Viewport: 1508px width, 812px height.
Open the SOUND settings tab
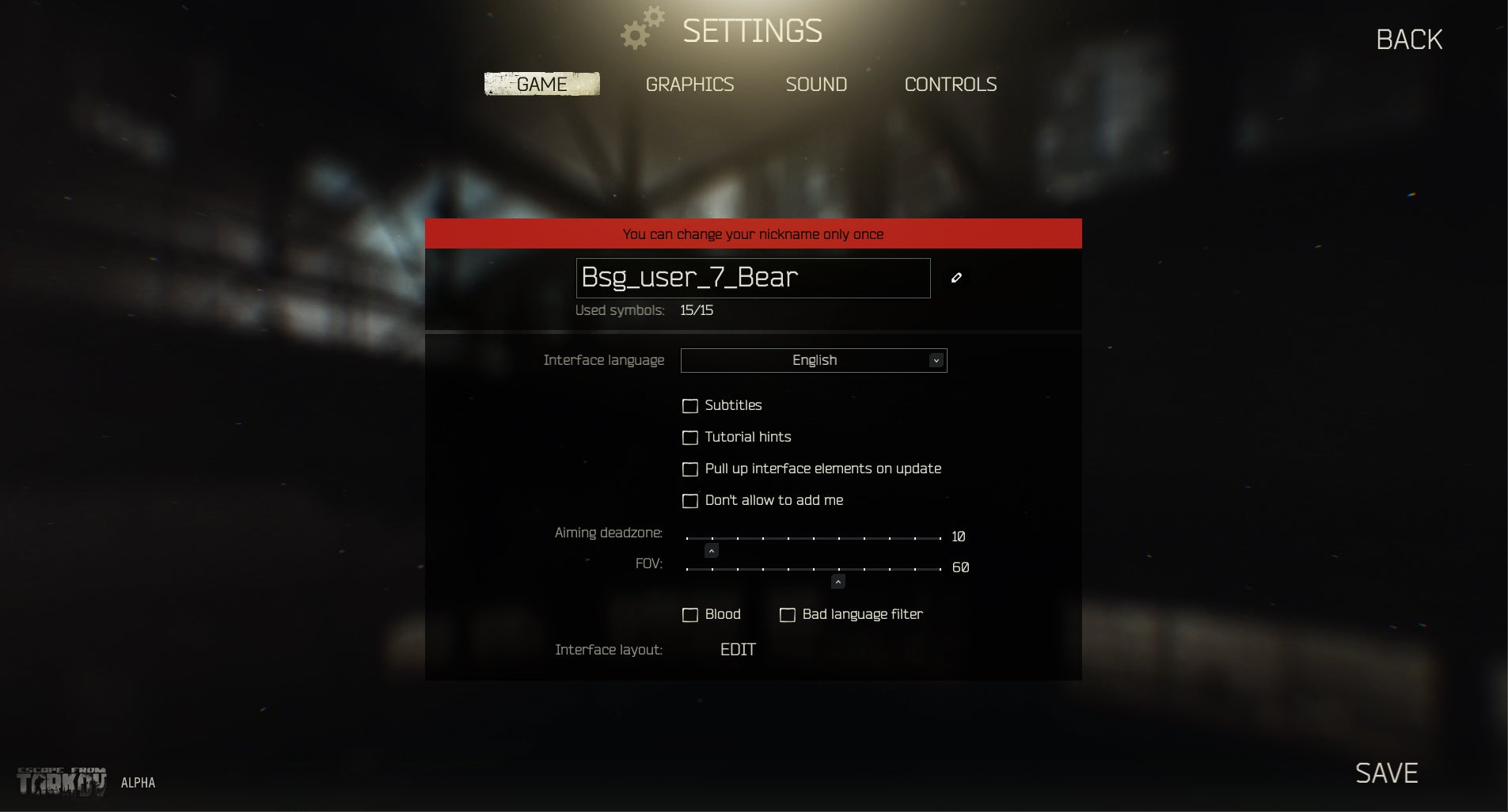tap(816, 84)
